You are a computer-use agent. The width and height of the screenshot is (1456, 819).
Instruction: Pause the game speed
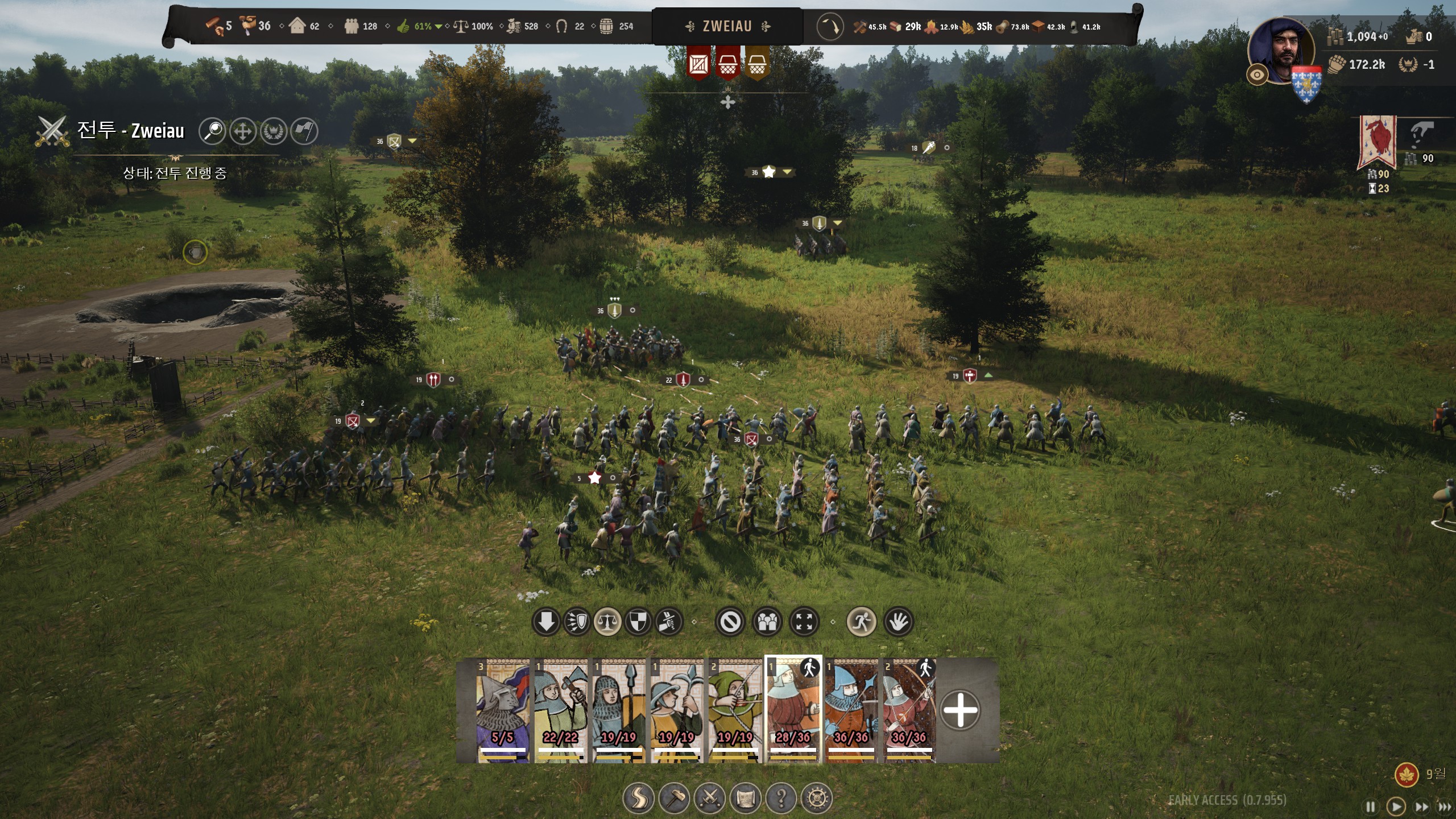click(1371, 806)
